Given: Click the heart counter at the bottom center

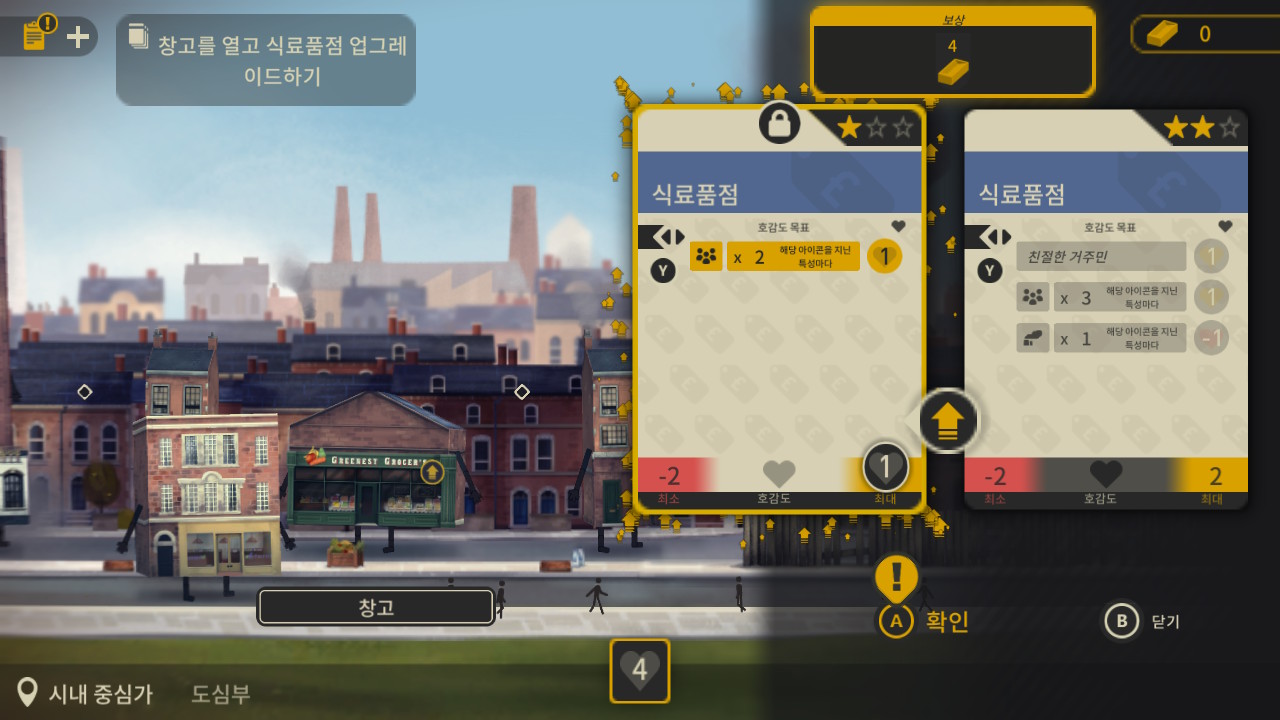Looking at the screenshot, I should (639, 671).
